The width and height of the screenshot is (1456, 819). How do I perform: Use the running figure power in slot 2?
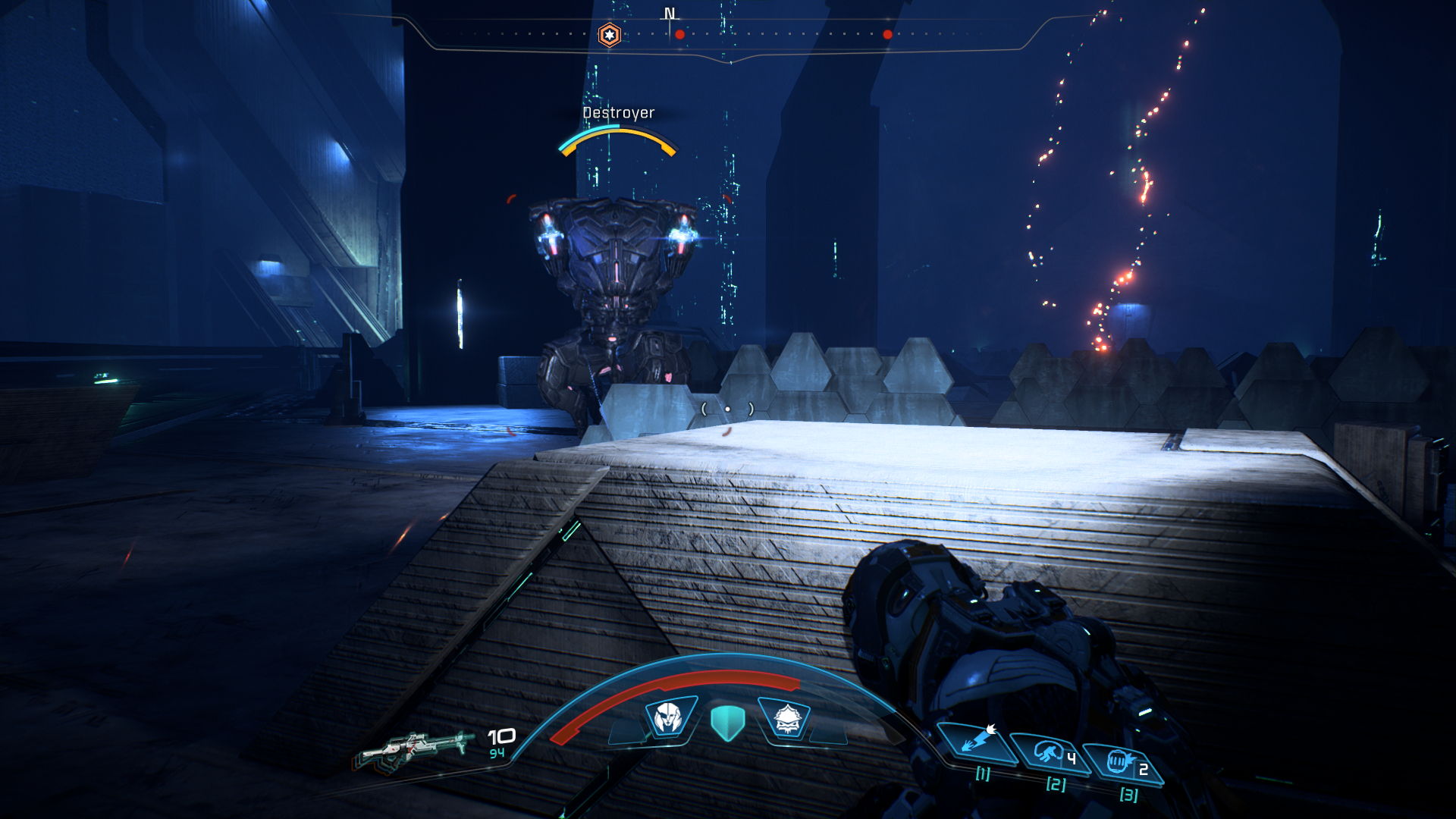1050,753
